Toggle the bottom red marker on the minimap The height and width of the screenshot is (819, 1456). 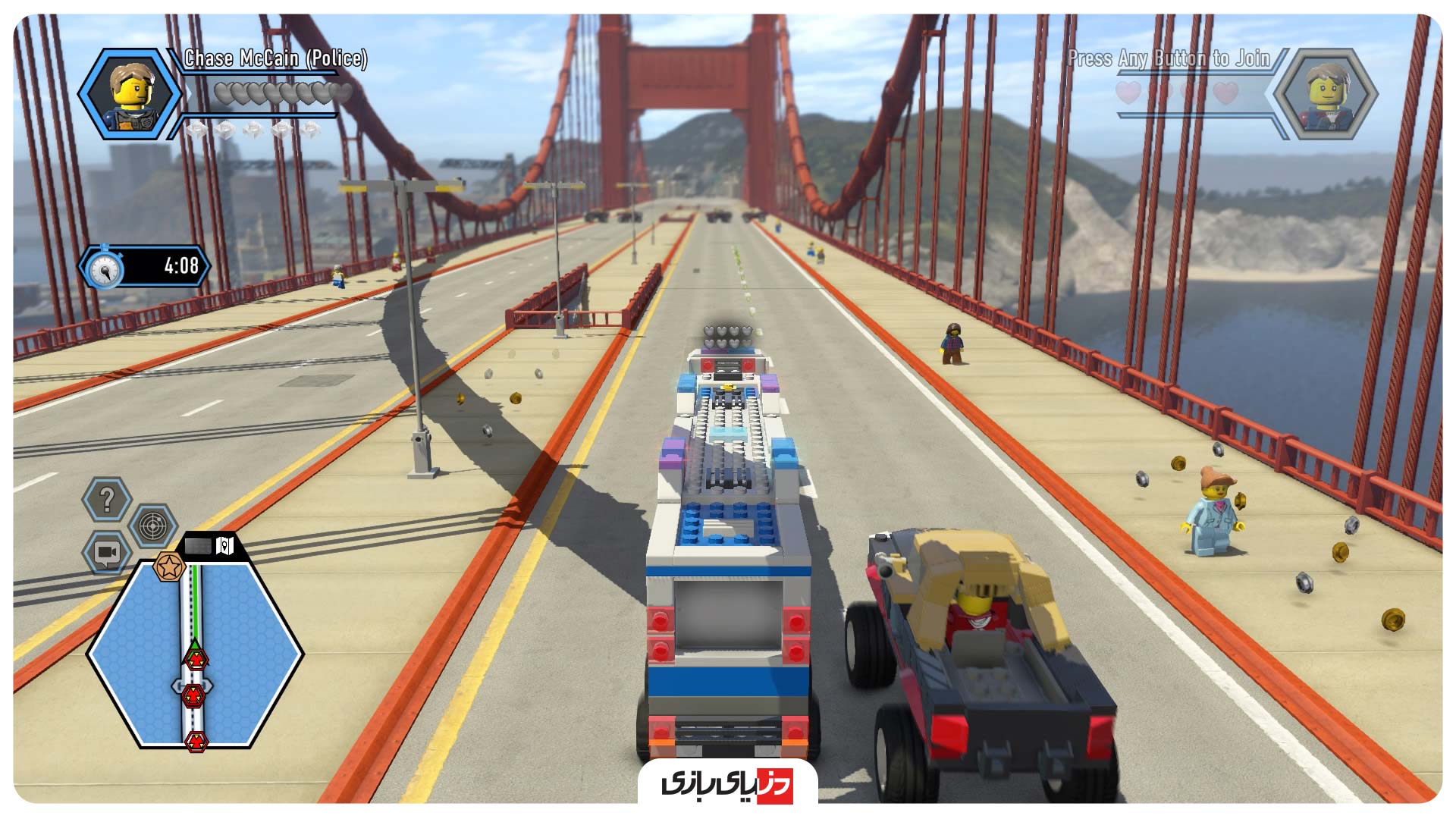point(197,740)
